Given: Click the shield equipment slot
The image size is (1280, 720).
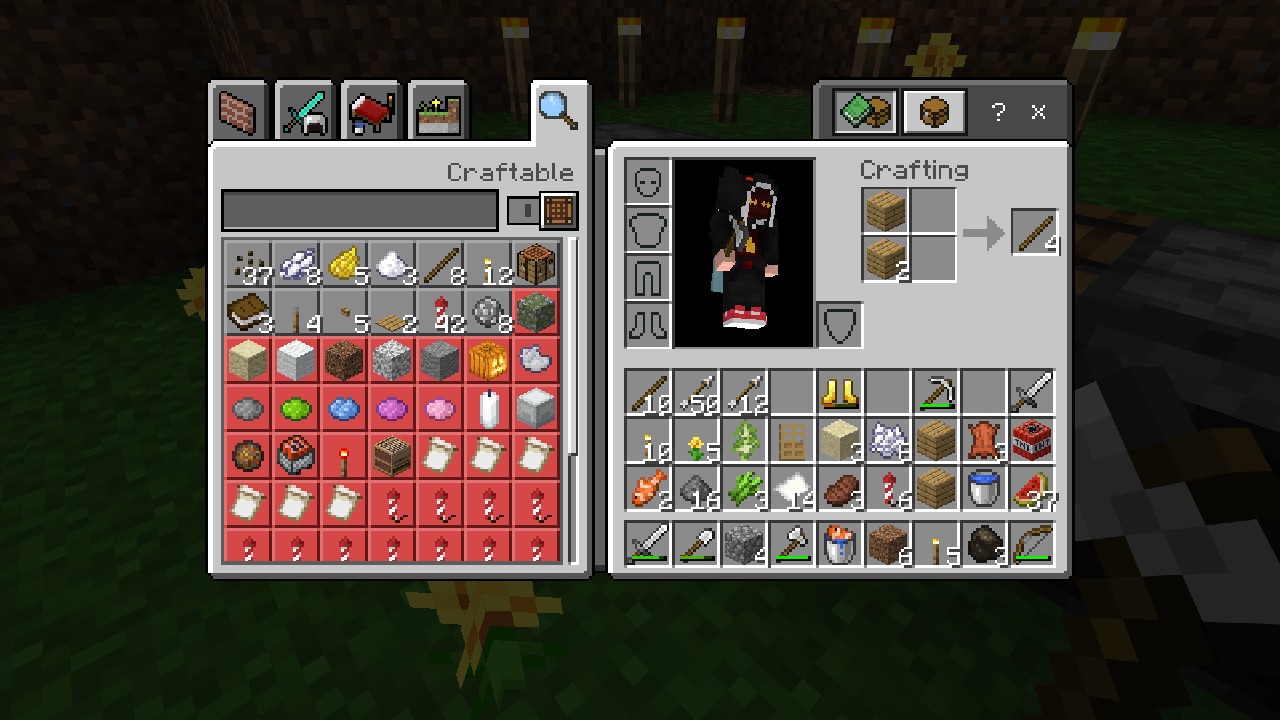Looking at the screenshot, I should click(838, 323).
